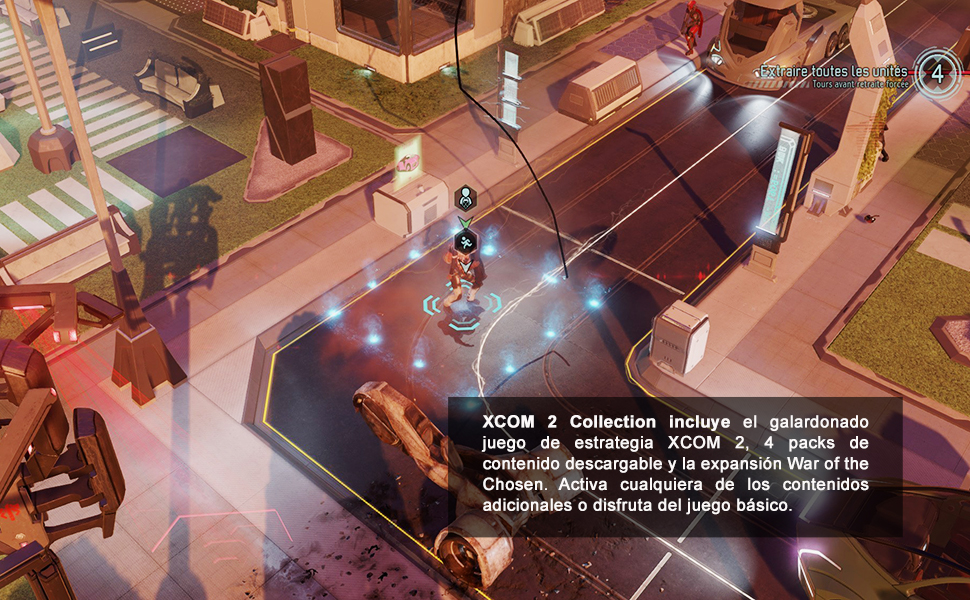Click the running-figure hexagon icon above the soldier
This screenshot has height=600, width=970.
(464, 241)
